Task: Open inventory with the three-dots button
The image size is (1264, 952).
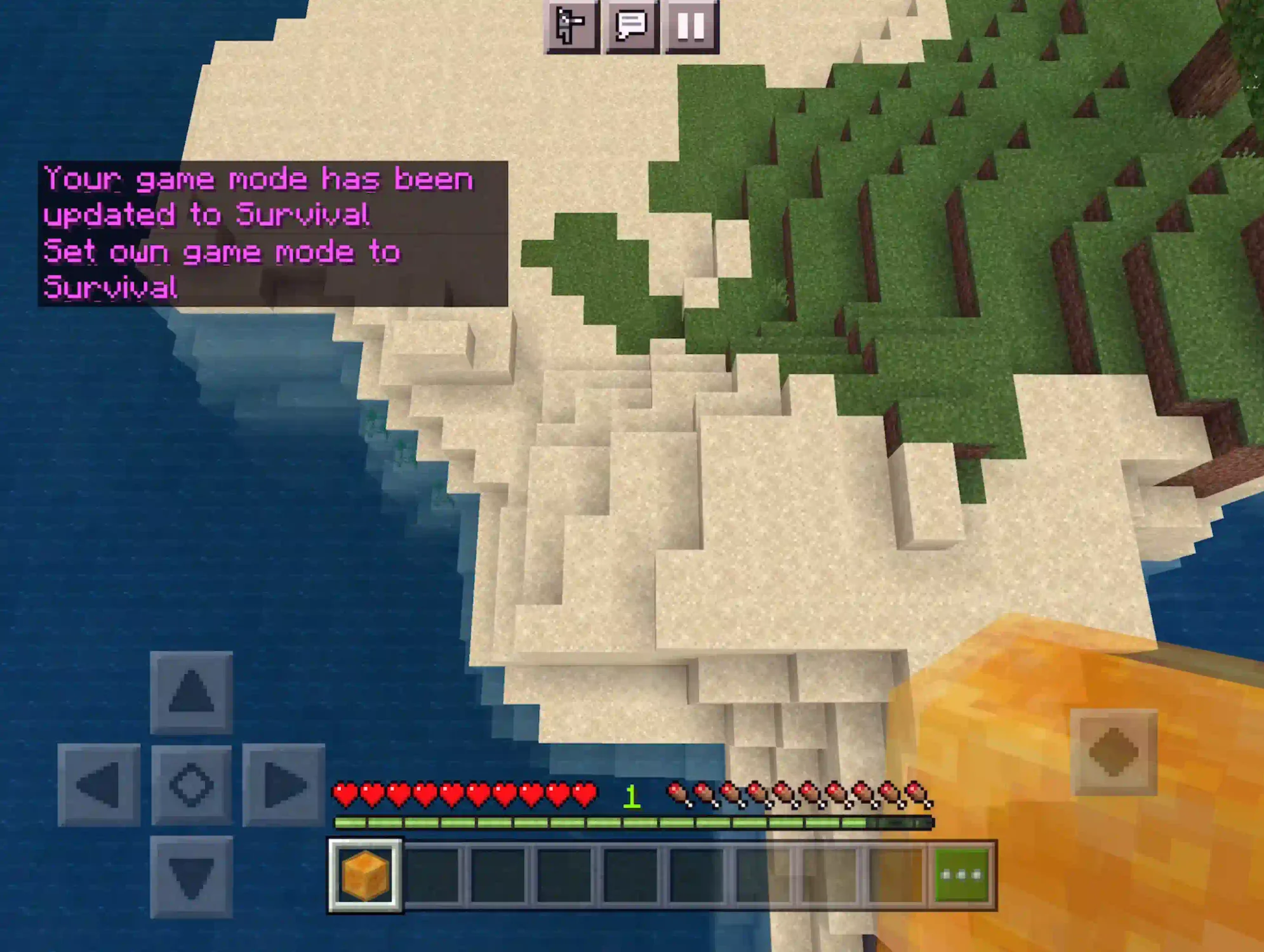Action: tap(962, 876)
